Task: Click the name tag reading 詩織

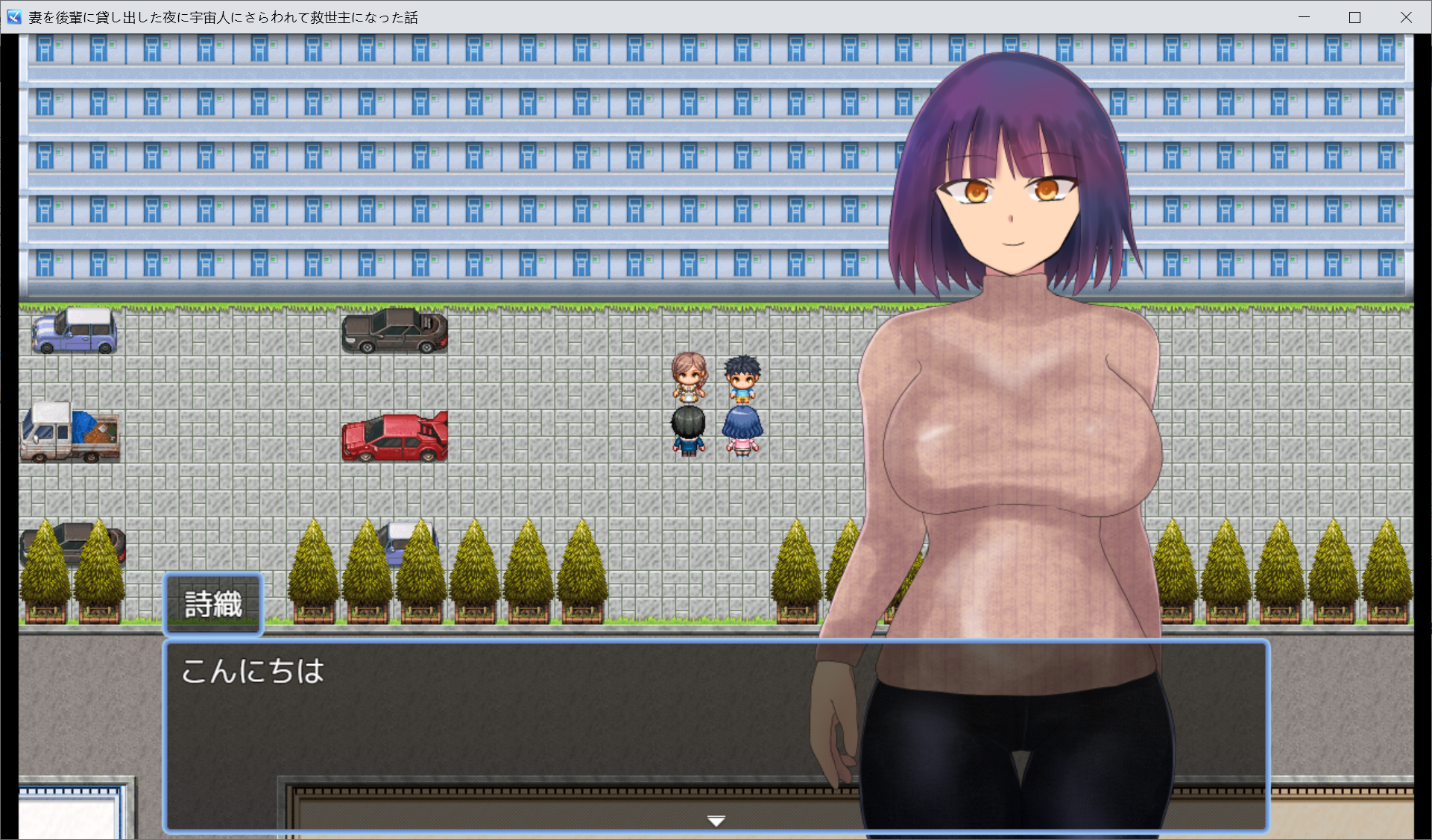Action: pos(212,605)
